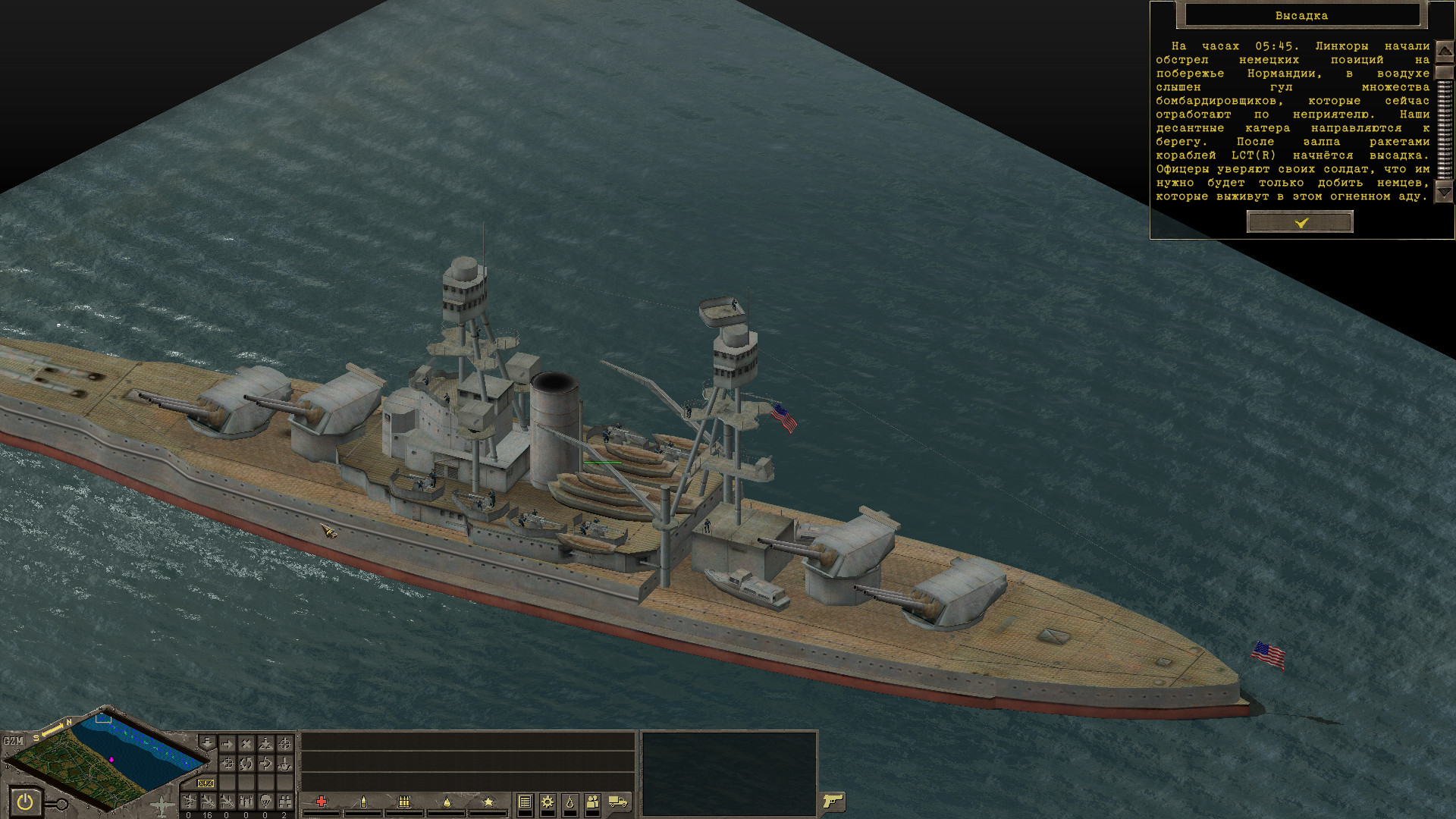Screen dimensions: 1456x819
Task: Choose the bombs aviation strike icon
Action: tap(246, 802)
